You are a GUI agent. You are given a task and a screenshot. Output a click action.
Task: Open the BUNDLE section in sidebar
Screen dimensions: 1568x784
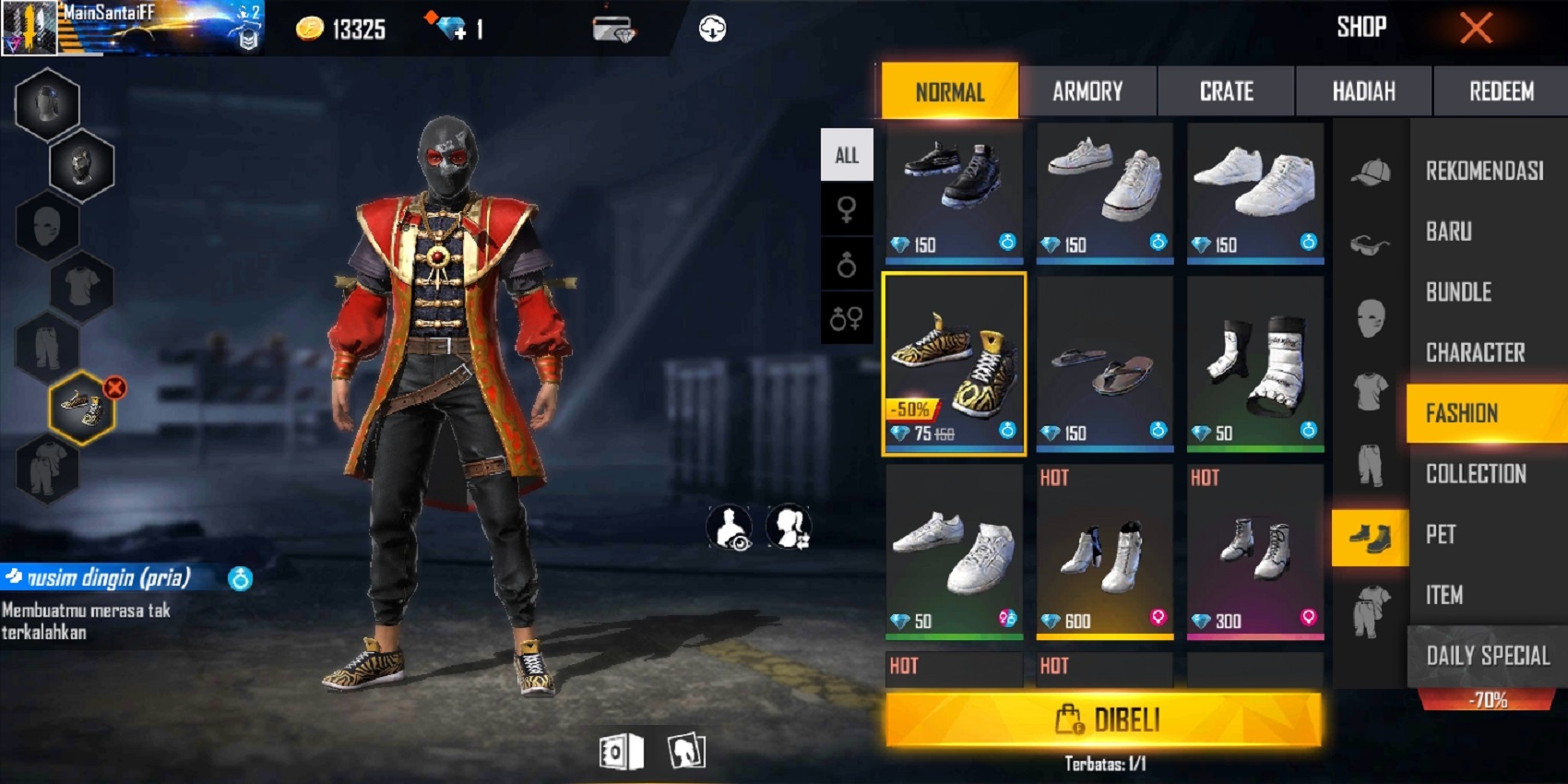tap(1459, 292)
